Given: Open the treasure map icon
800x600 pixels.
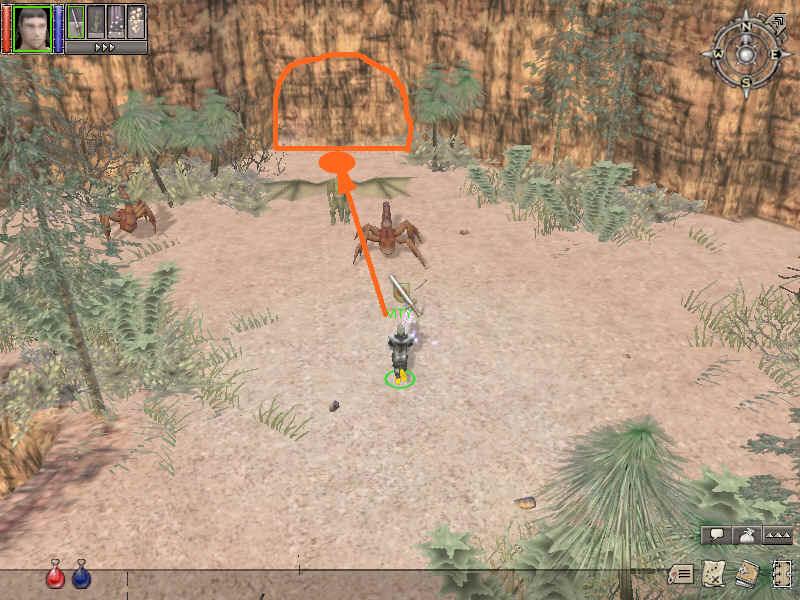Looking at the screenshot, I should 713,574.
